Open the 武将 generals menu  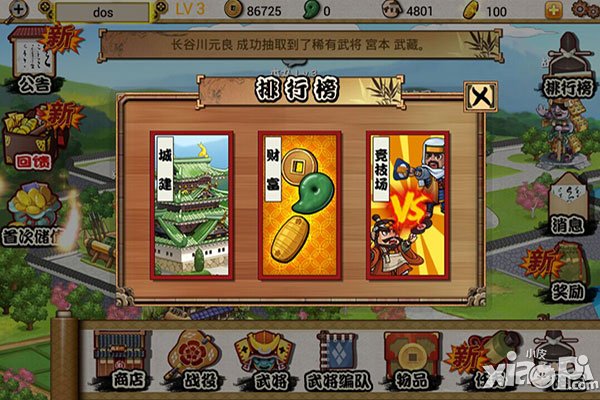(261, 357)
